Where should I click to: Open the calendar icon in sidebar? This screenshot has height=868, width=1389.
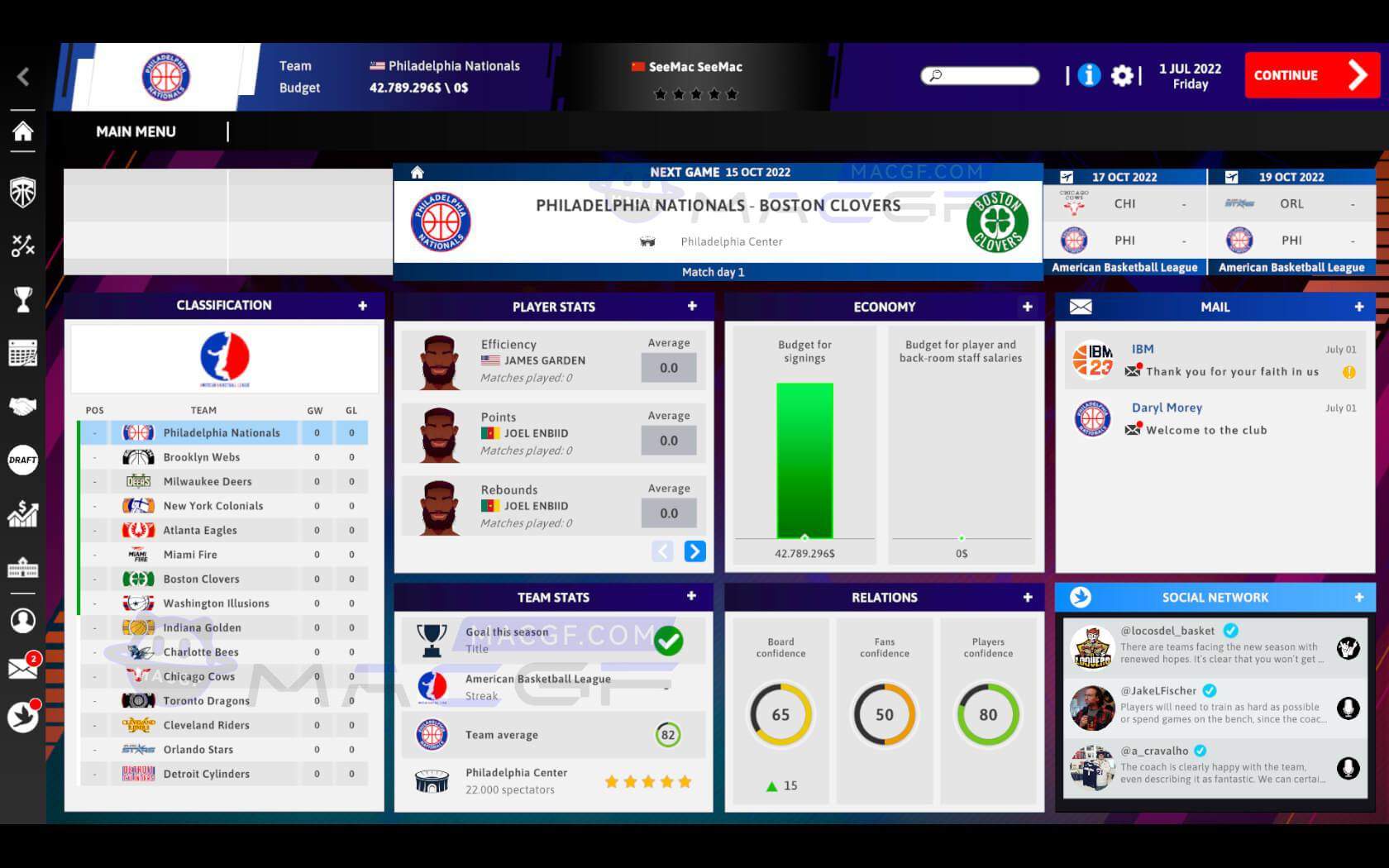point(23,353)
